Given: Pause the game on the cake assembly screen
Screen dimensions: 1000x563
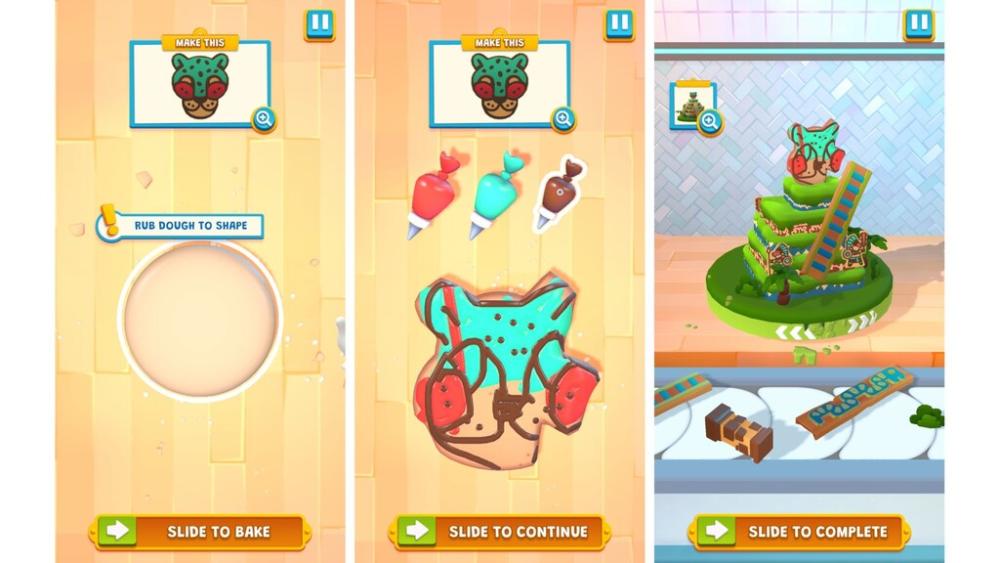Looking at the screenshot, I should click(918, 24).
